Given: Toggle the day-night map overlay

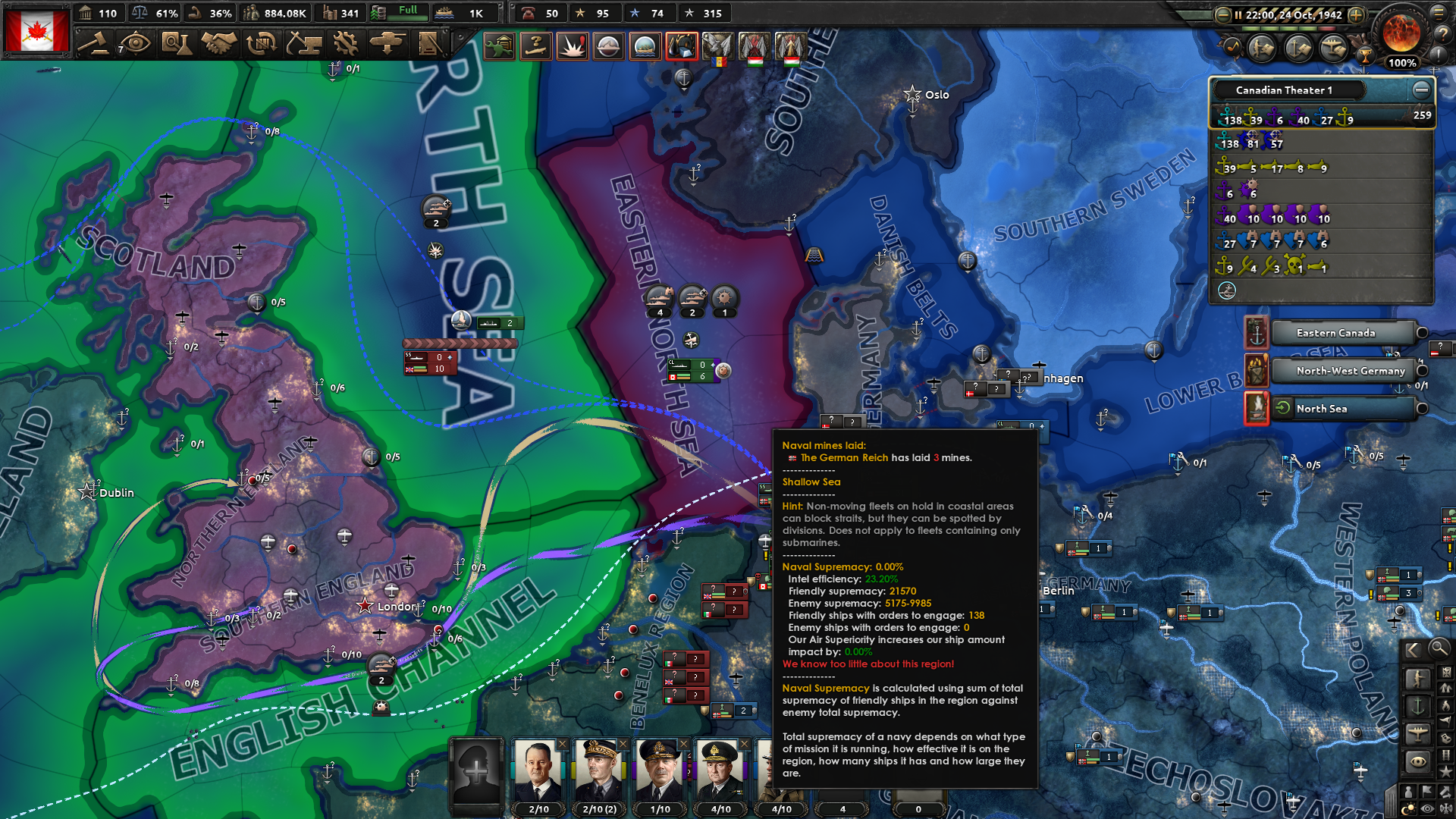Looking at the screenshot, I should (1409, 808).
